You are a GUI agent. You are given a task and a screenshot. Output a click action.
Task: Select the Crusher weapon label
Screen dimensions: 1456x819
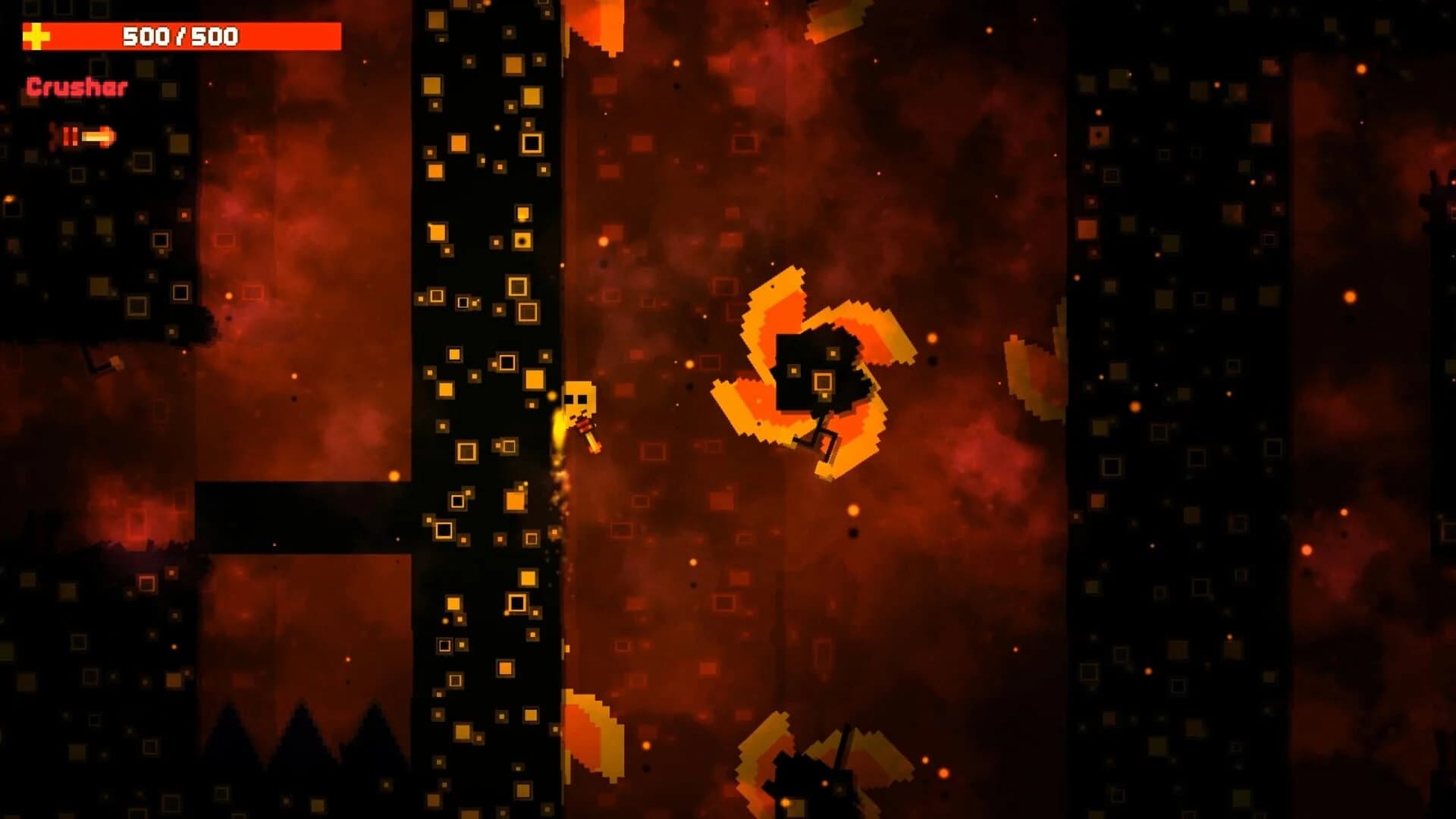(76, 87)
